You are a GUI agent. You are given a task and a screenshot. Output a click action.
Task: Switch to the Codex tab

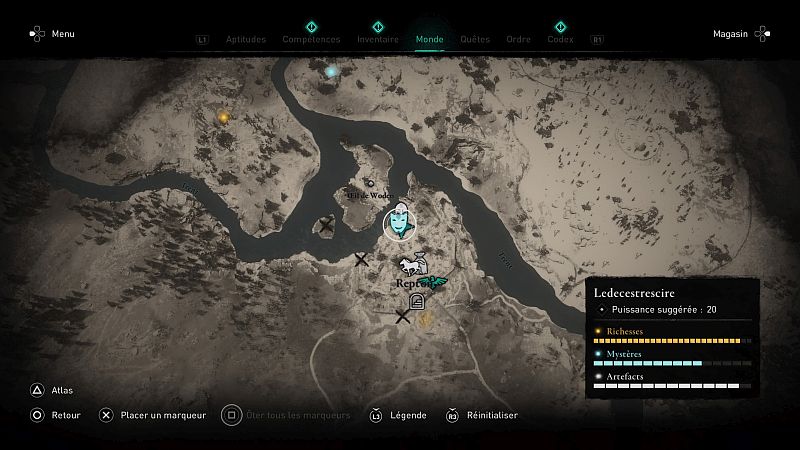560,40
